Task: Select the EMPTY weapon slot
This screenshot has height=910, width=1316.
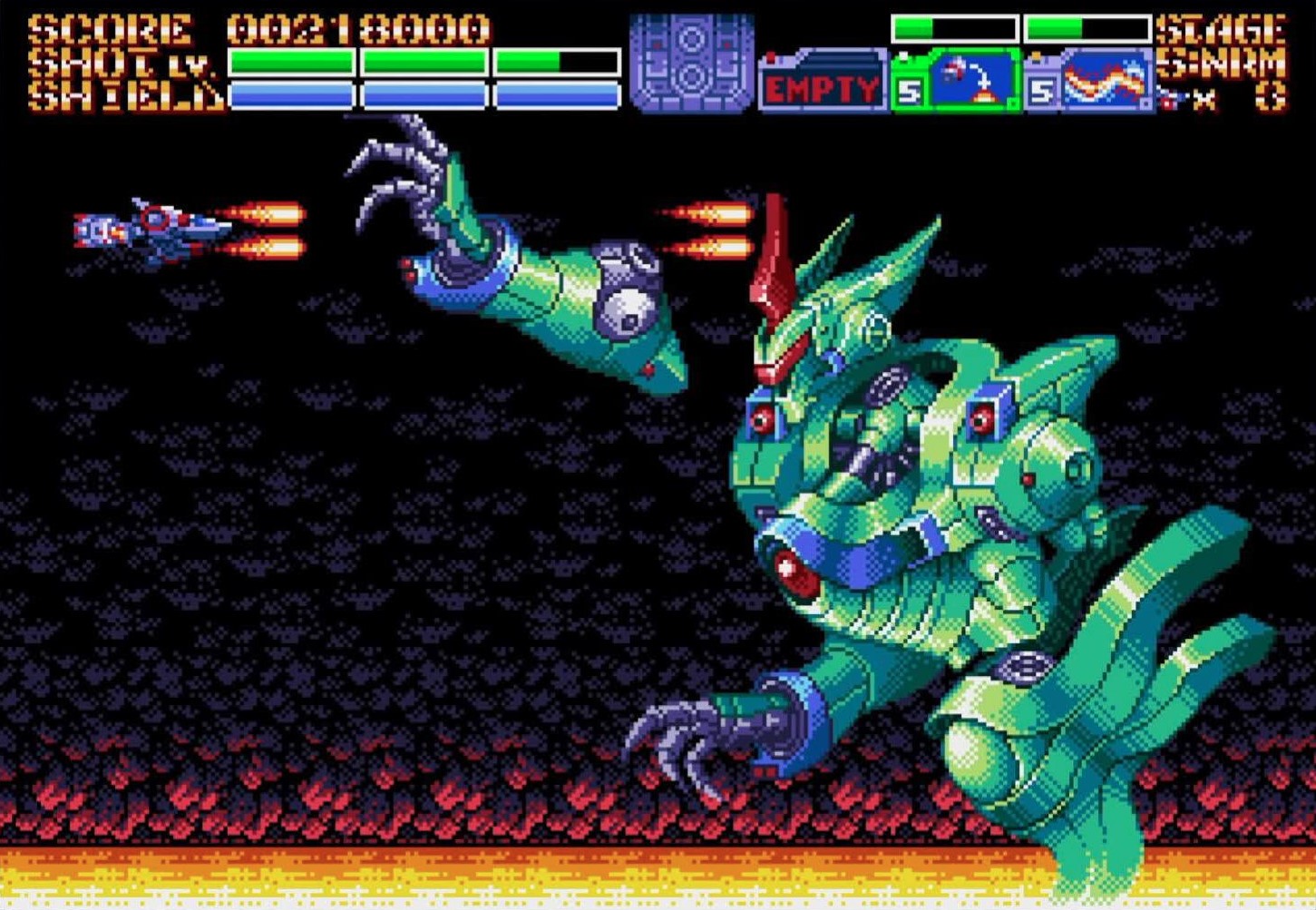Action: 823,86
